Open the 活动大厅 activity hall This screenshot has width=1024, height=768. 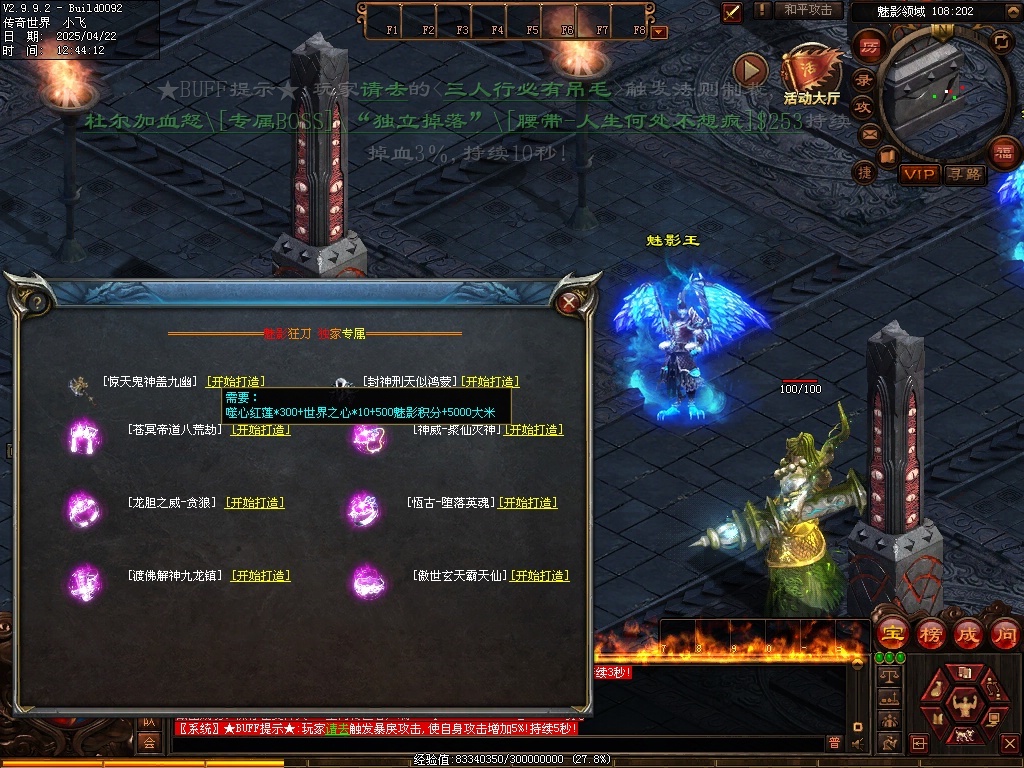(x=811, y=76)
